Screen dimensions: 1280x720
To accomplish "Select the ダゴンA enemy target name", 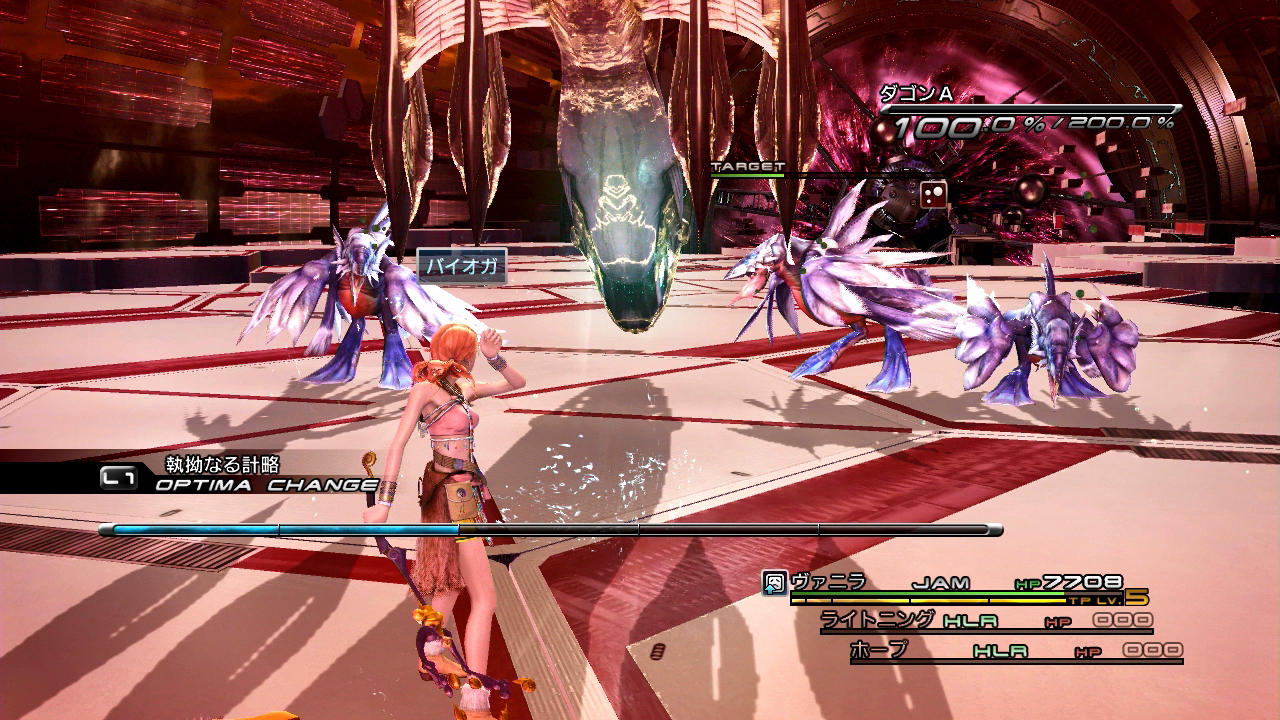I will (915, 94).
